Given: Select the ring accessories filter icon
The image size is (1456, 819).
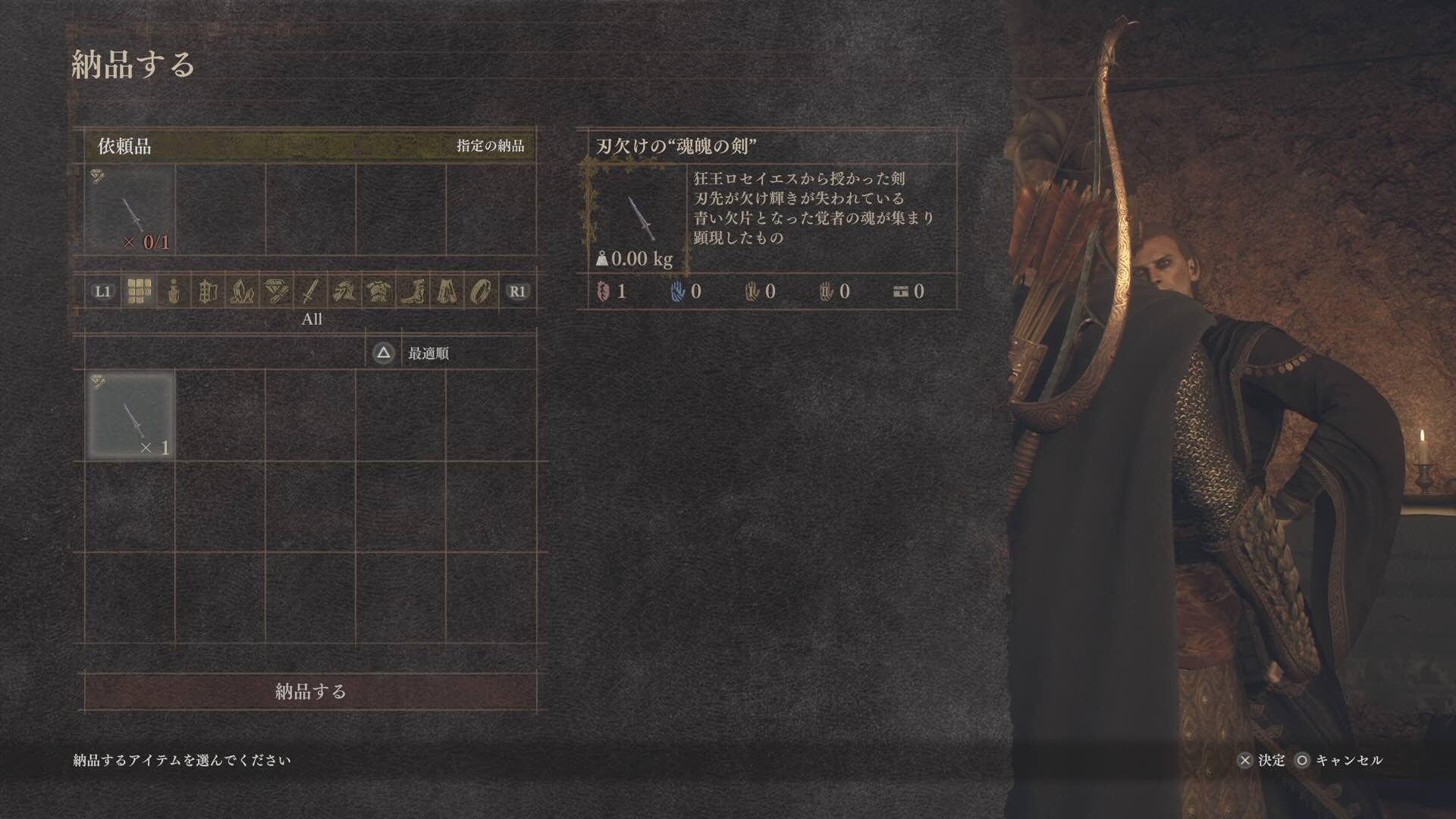Looking at the screenshot, I should tap(481, 292).
